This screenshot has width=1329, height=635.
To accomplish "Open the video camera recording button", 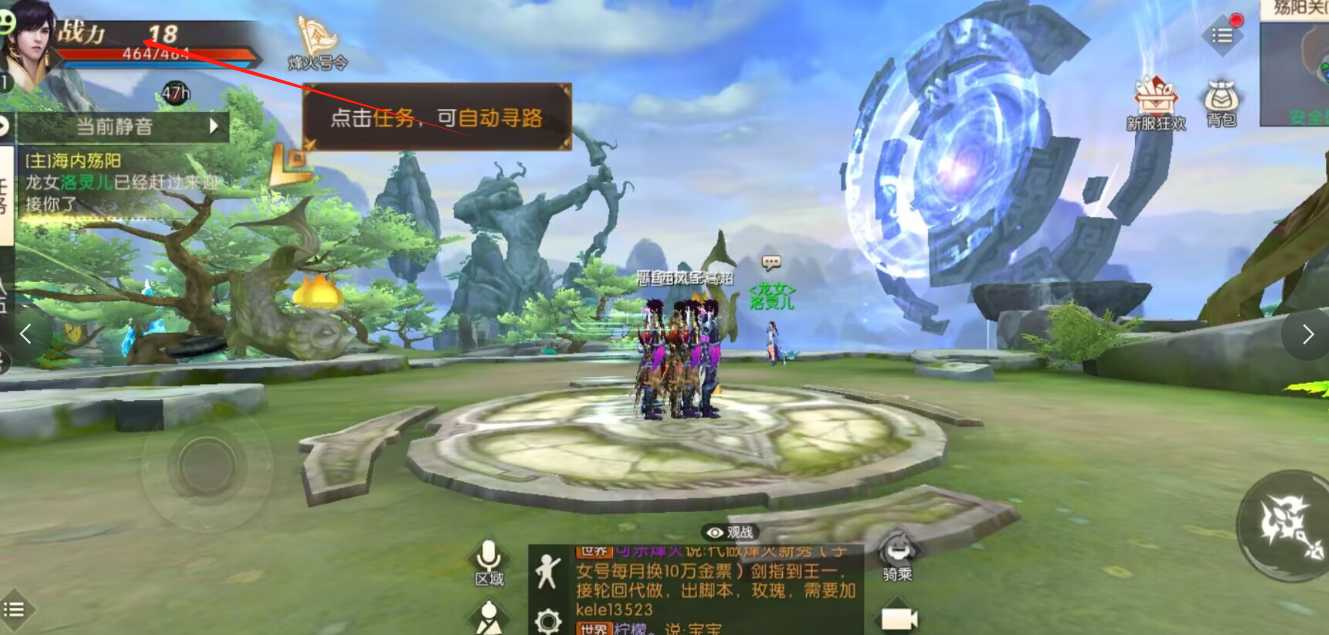I will 898,618.
